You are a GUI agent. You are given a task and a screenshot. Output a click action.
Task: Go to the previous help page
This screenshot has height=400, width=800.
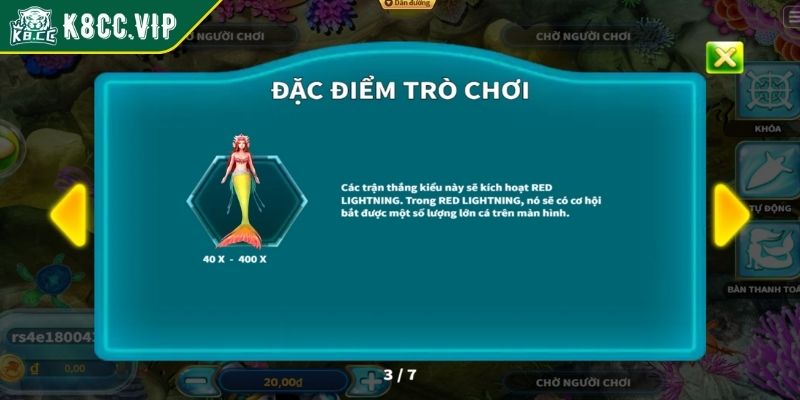(x=68, y=214)
